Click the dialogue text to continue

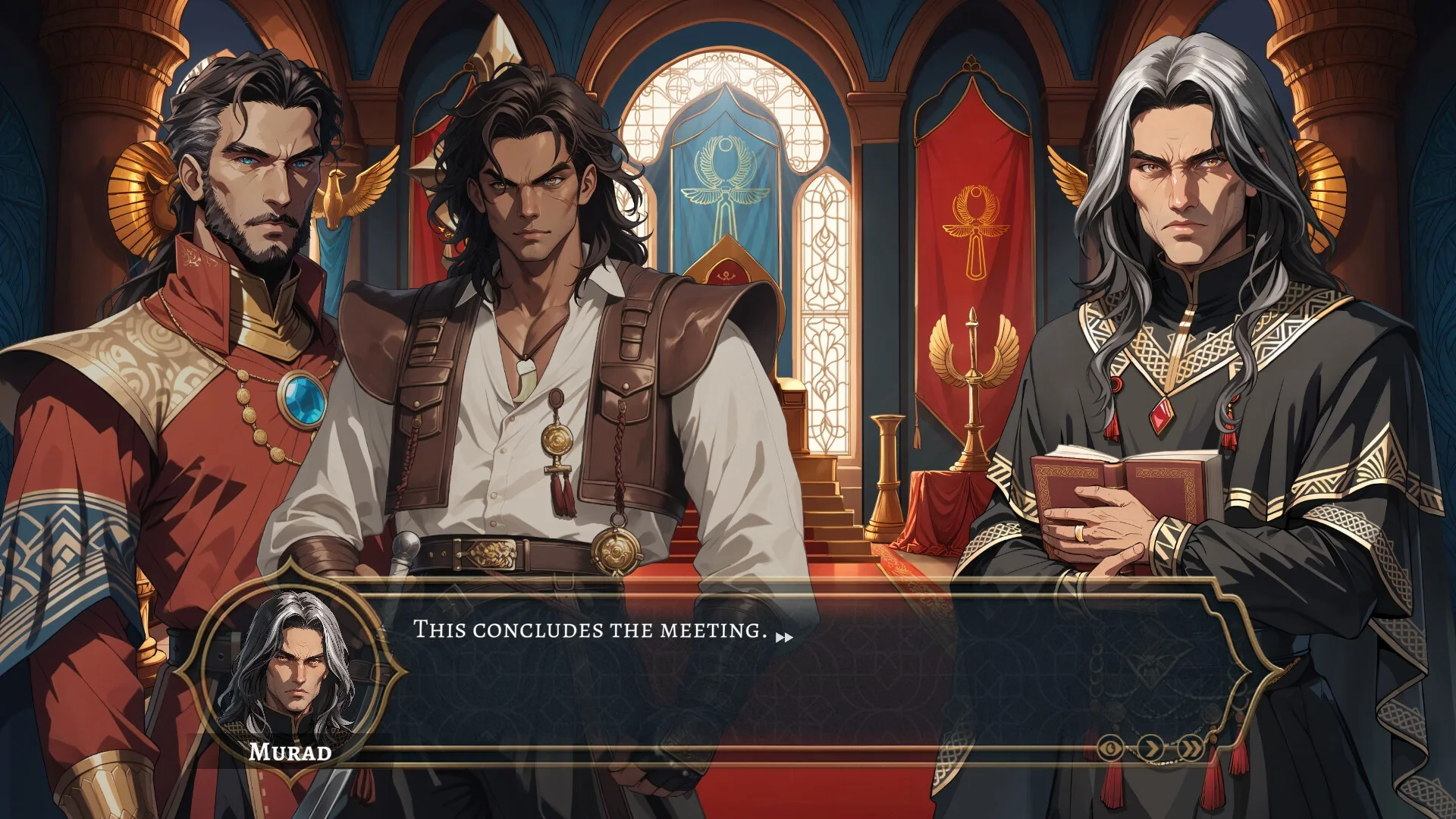tap(590, 630)
